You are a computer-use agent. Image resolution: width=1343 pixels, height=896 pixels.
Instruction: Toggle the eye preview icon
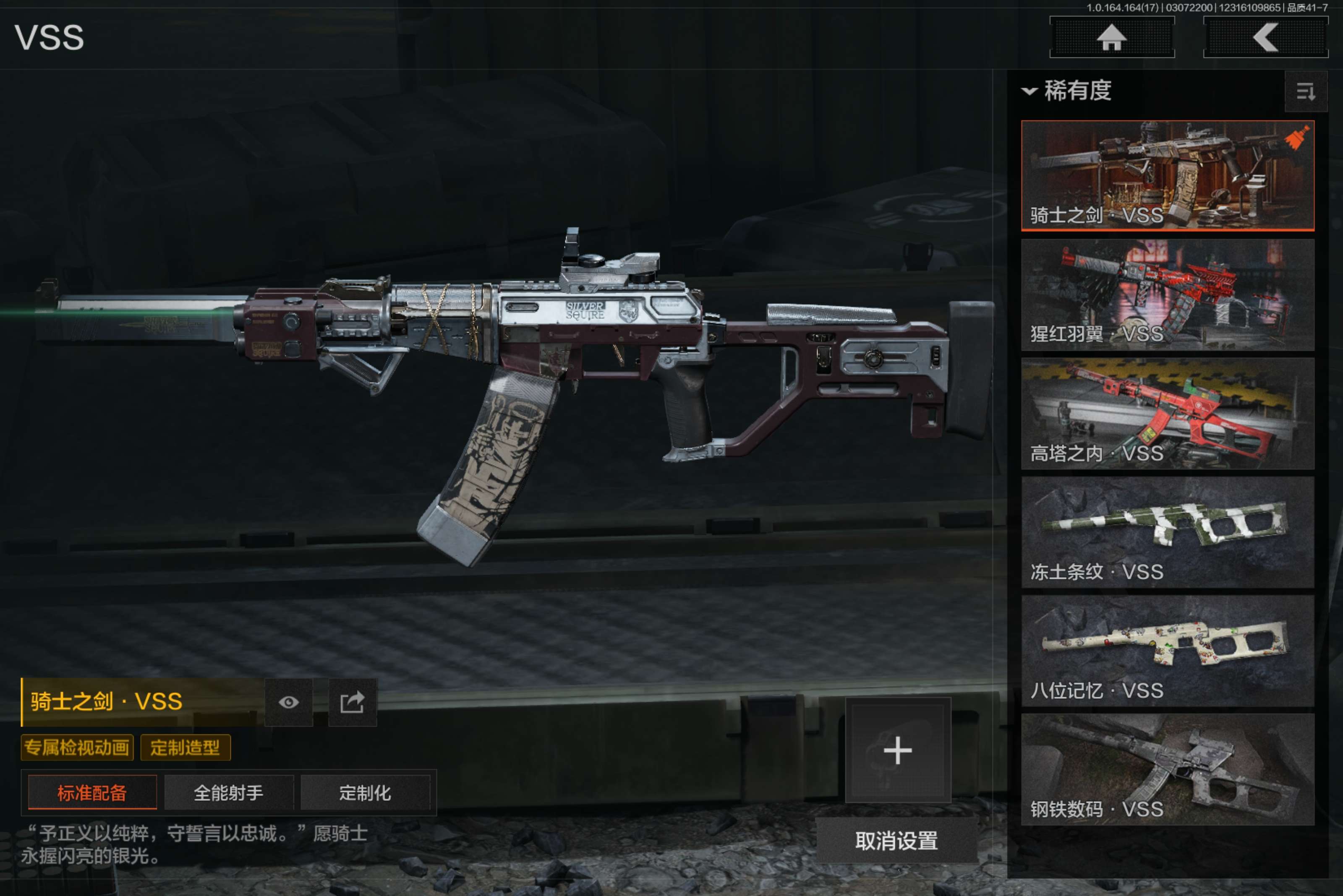[289, 702]
